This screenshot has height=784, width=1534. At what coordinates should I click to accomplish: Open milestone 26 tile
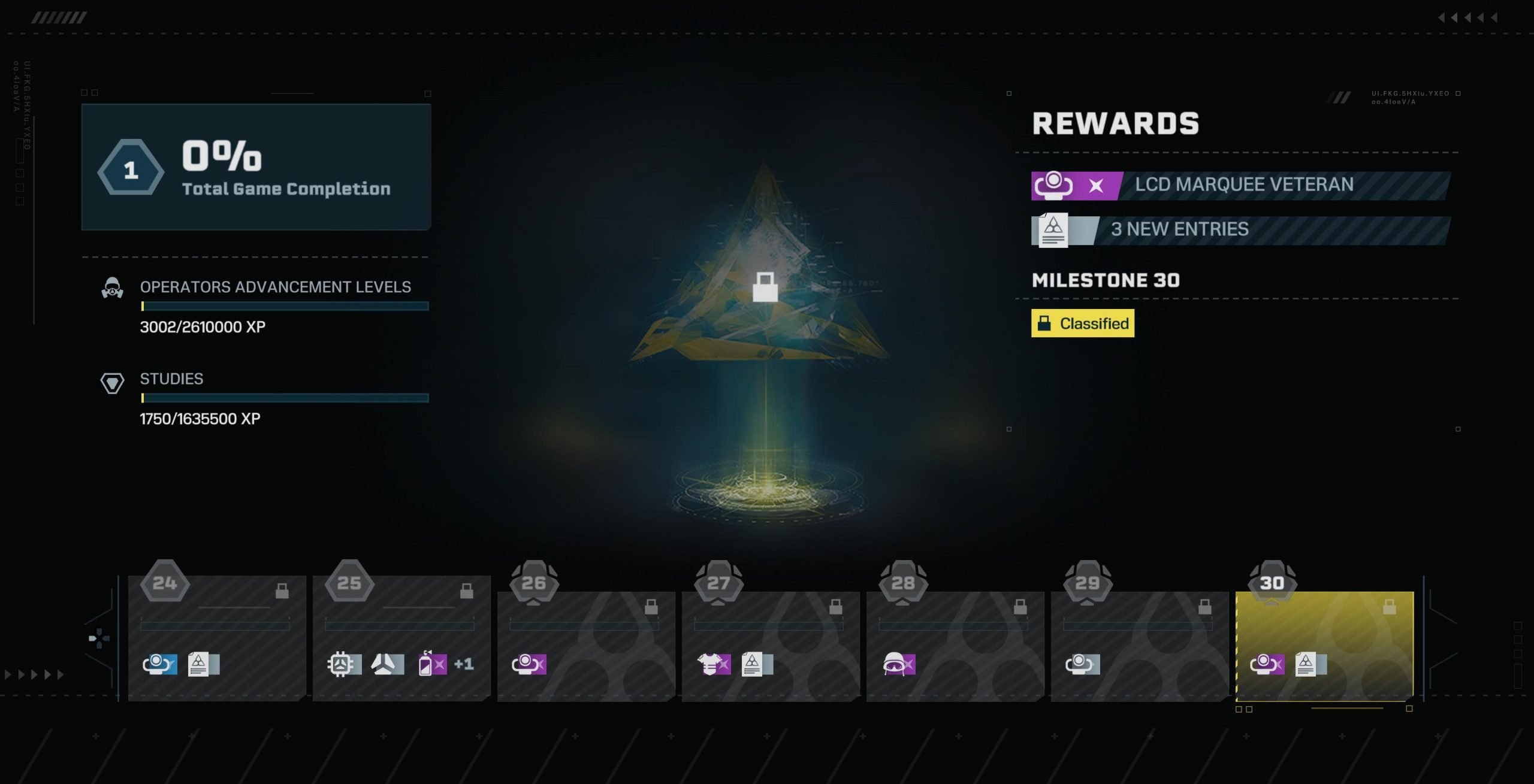(586, 646)
